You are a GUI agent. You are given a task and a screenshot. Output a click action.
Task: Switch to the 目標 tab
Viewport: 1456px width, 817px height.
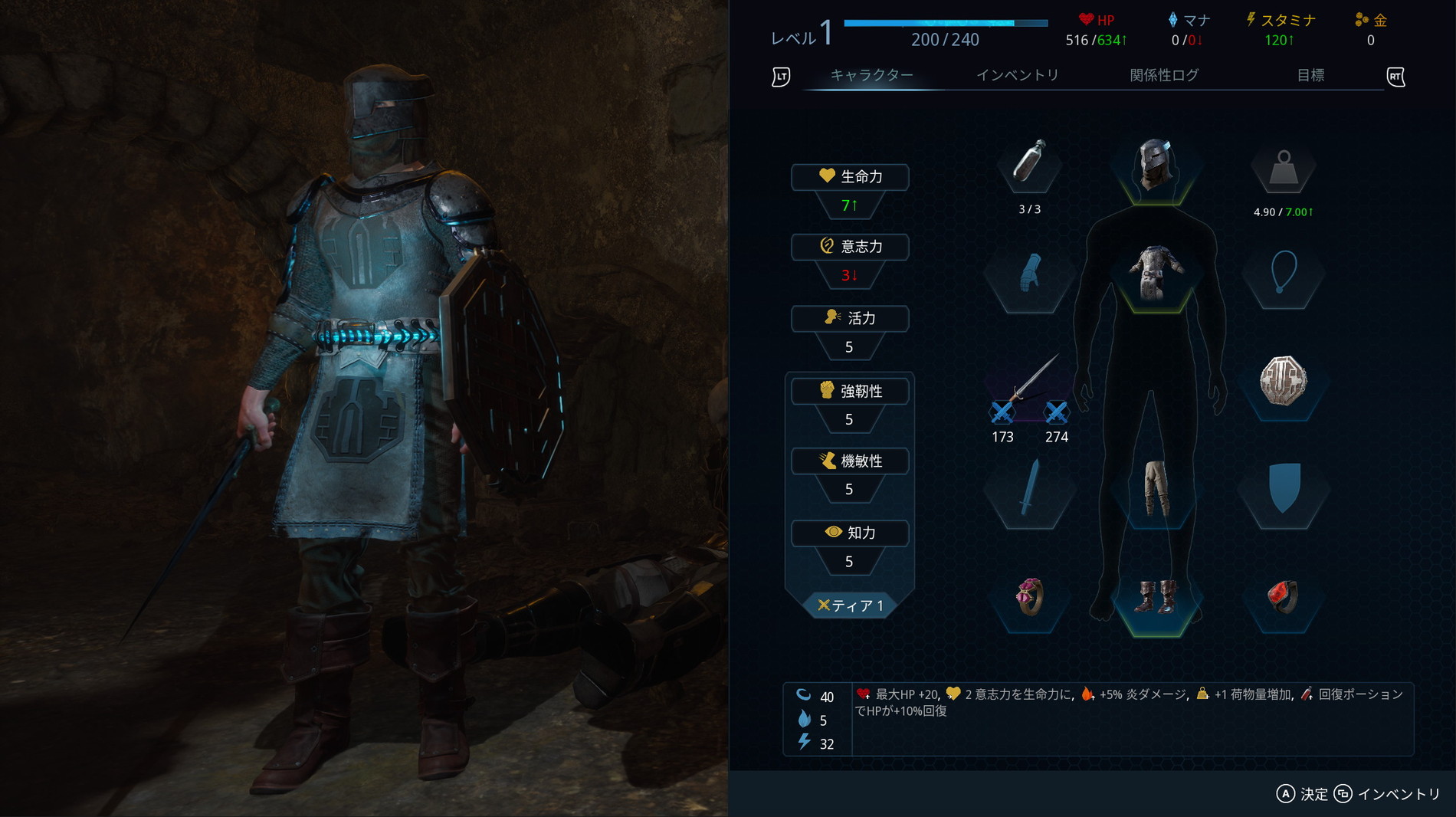tap(1310, 75)
